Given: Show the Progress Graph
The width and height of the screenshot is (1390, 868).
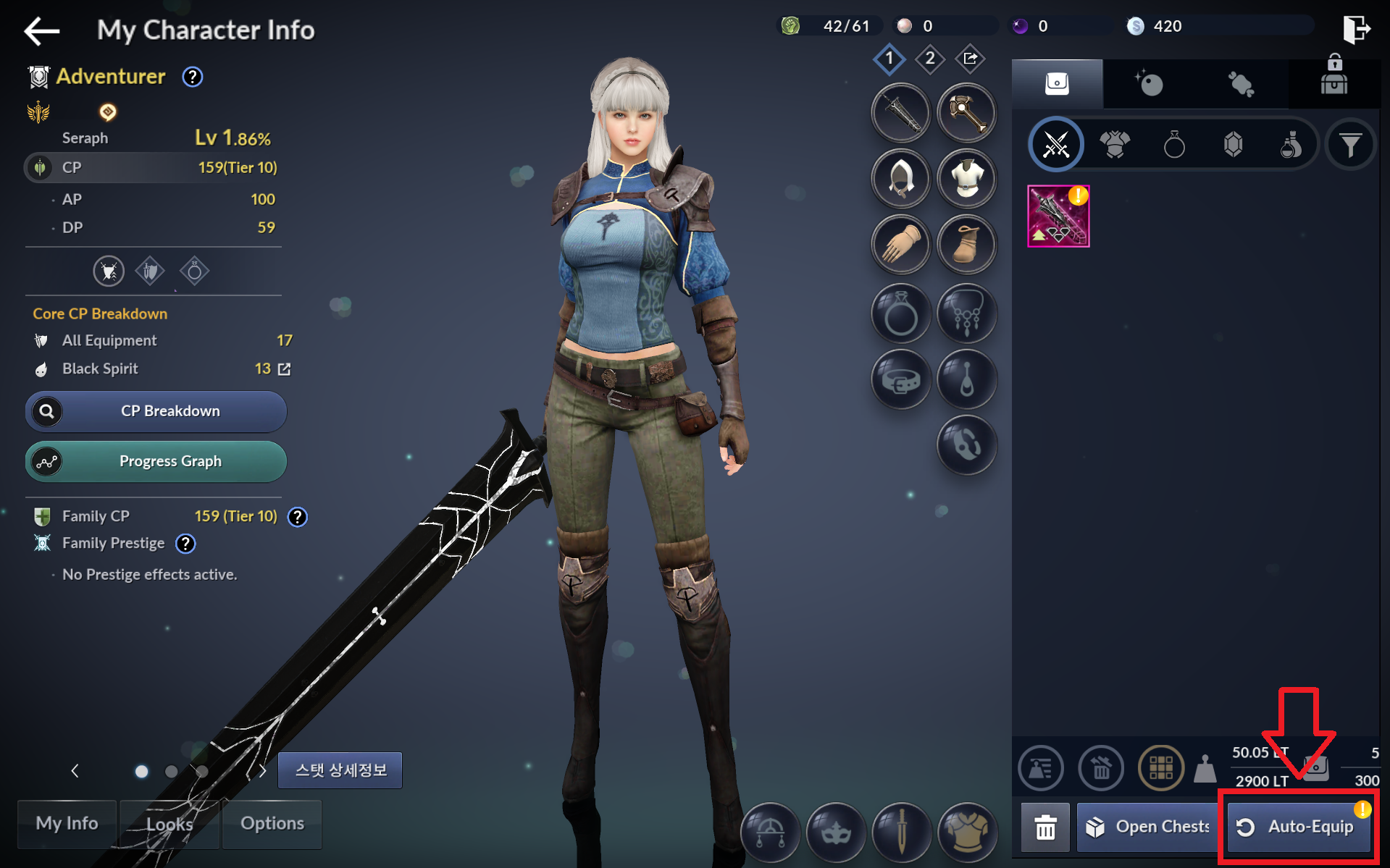Looking at the screenshot, I should tap(156, 462).
